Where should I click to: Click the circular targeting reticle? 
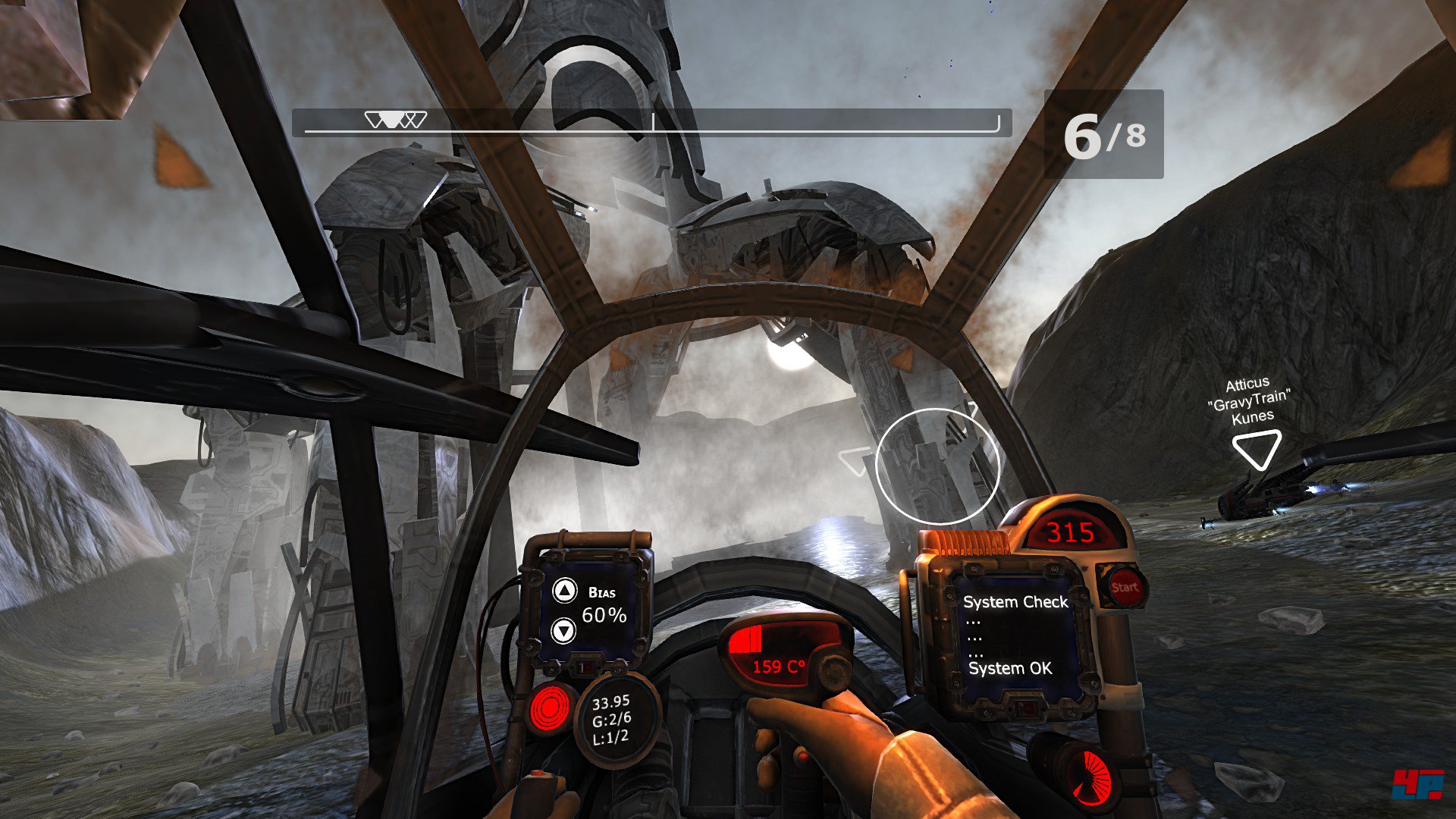[938, 466]
